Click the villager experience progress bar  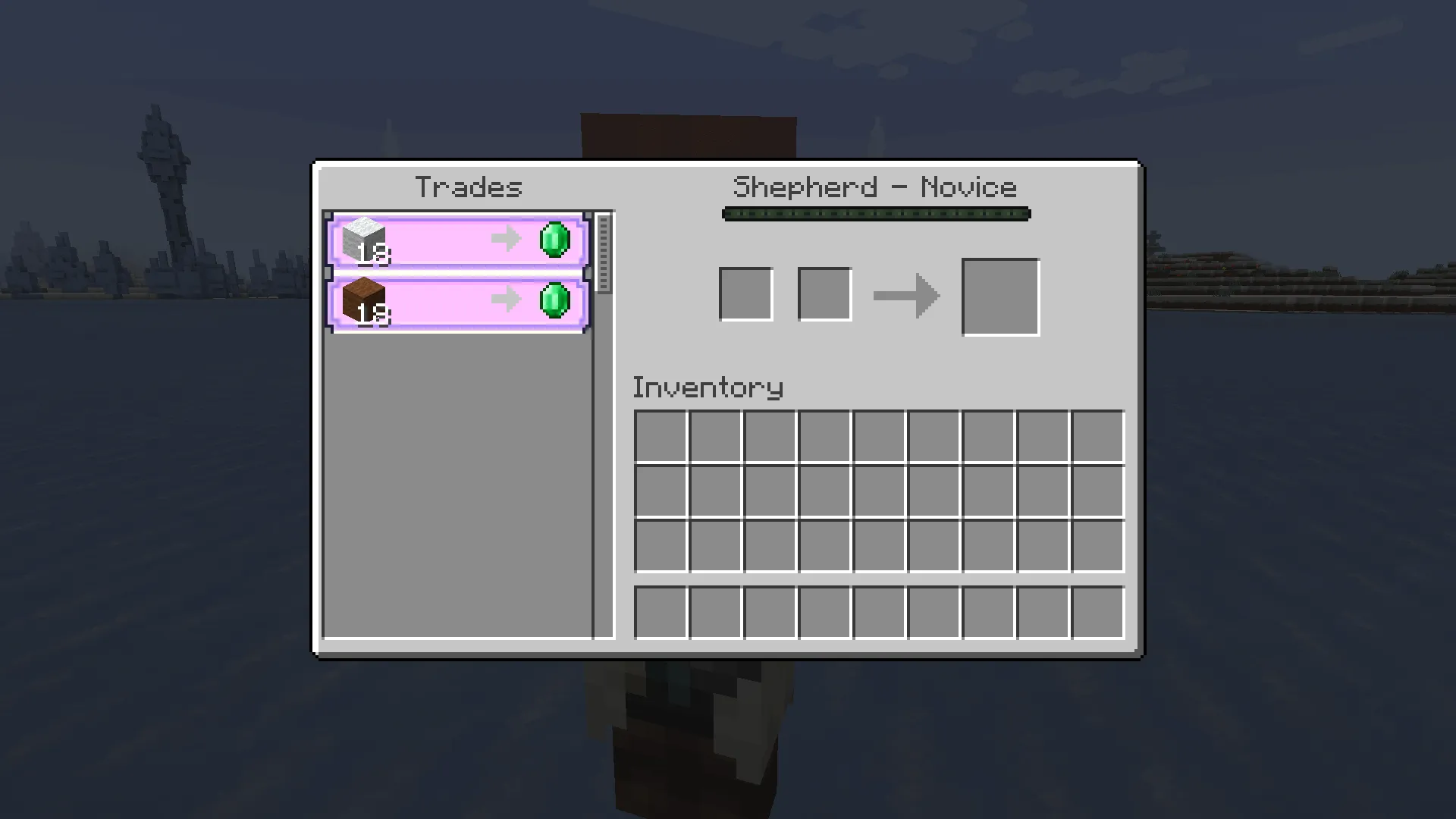[875, 214]
